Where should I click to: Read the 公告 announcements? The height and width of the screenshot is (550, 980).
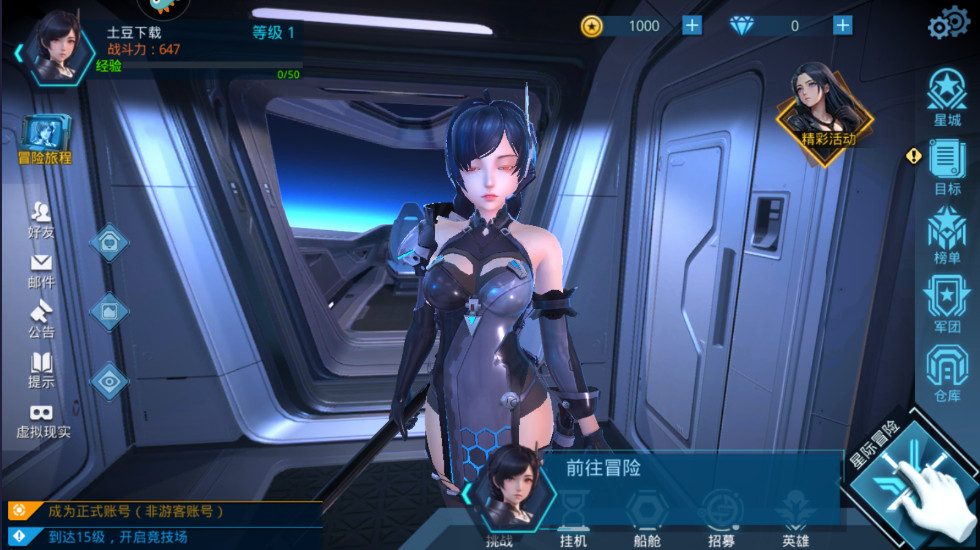(x=42, y=318)
